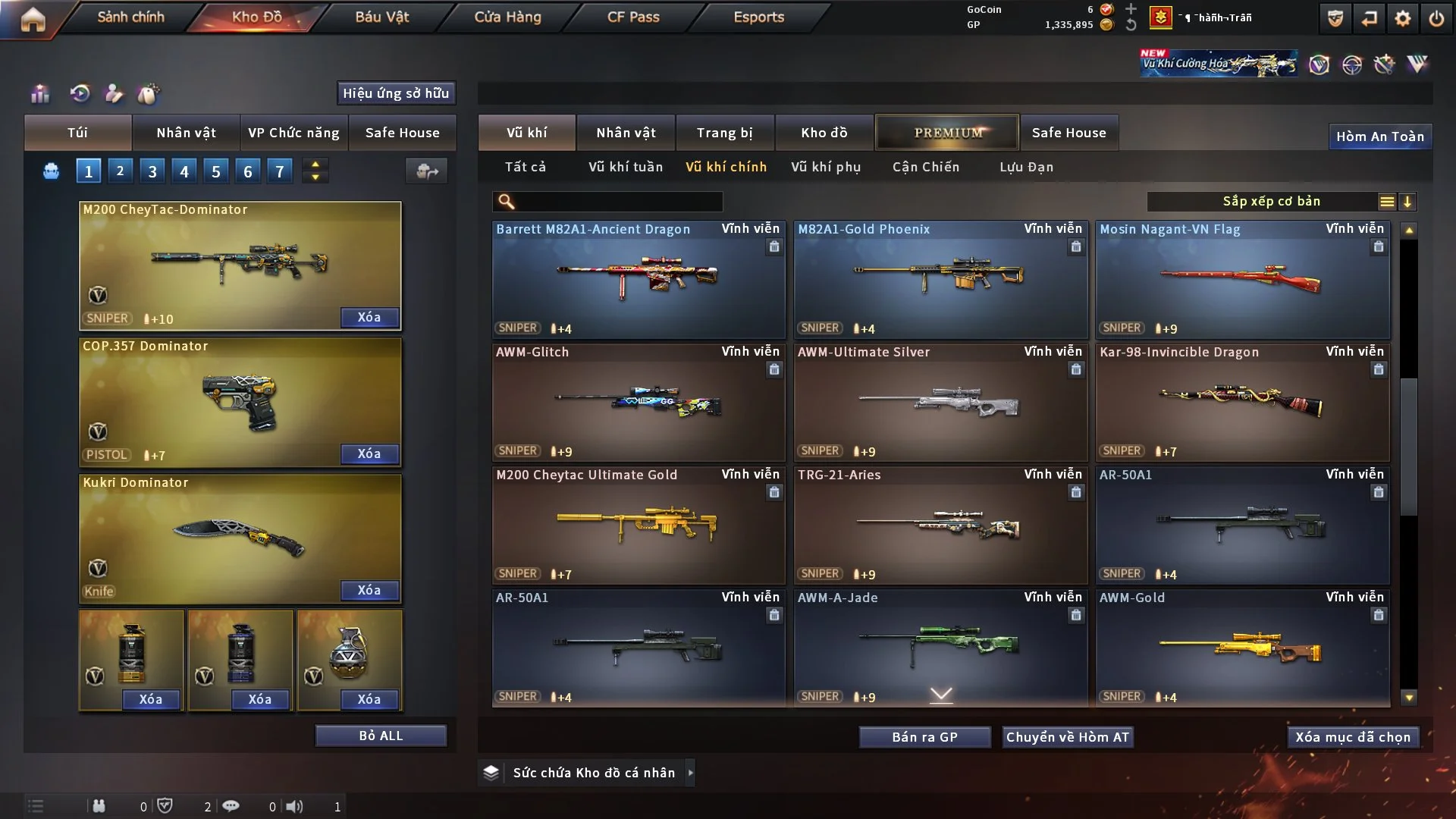This screenshot has height=819, width=1456.
Task: Show the Vũ khí phụ category
Action: [825, 167]
